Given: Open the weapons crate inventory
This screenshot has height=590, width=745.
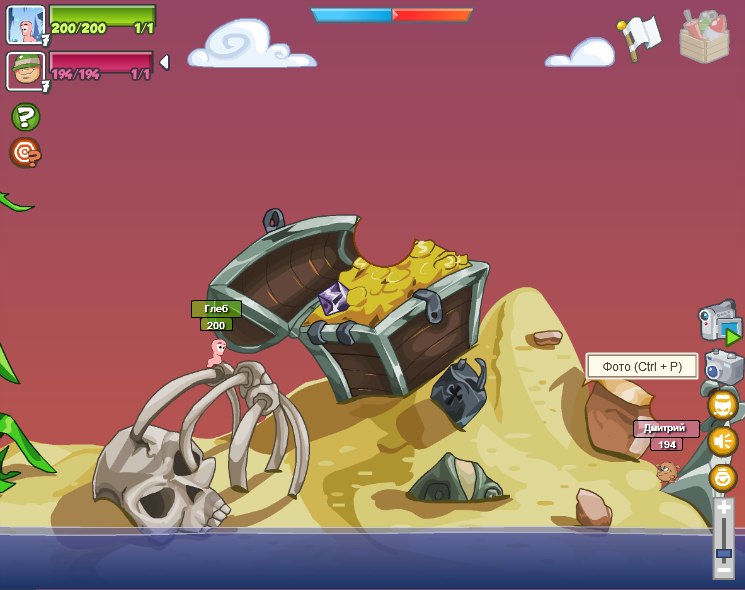Looking at the screenshot, I should tap(704, 37).
